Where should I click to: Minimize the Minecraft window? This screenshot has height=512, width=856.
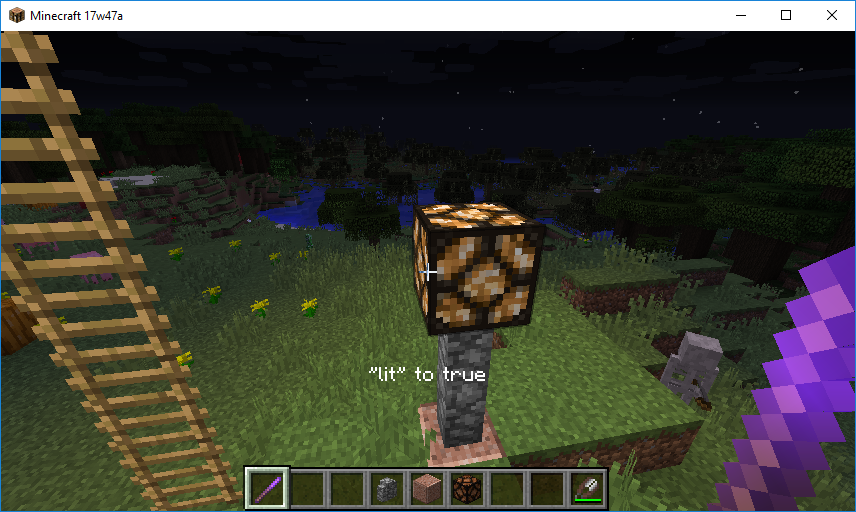(741, 15)
